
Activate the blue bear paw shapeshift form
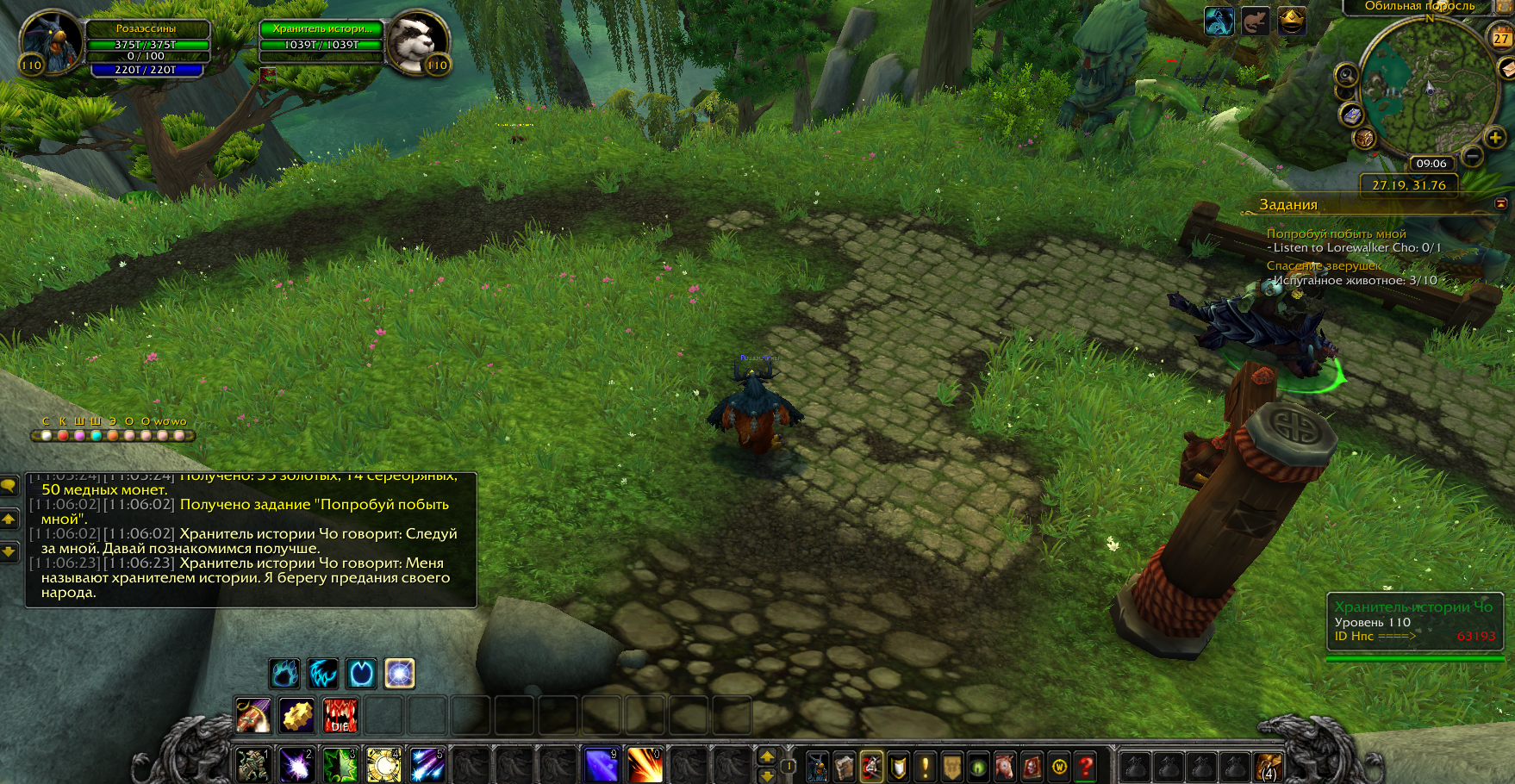[284, 674]
